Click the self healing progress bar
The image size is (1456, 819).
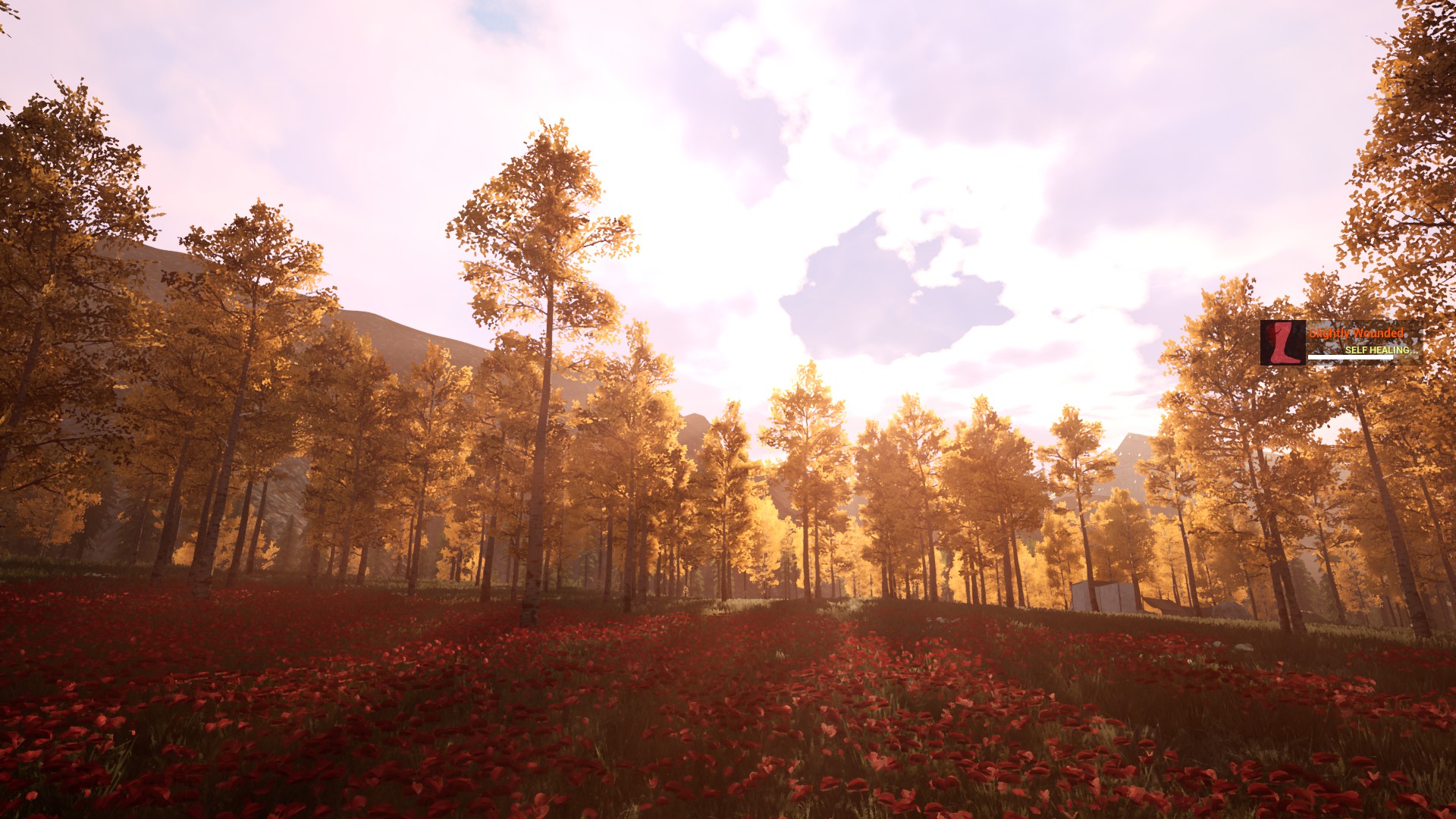1351,357
